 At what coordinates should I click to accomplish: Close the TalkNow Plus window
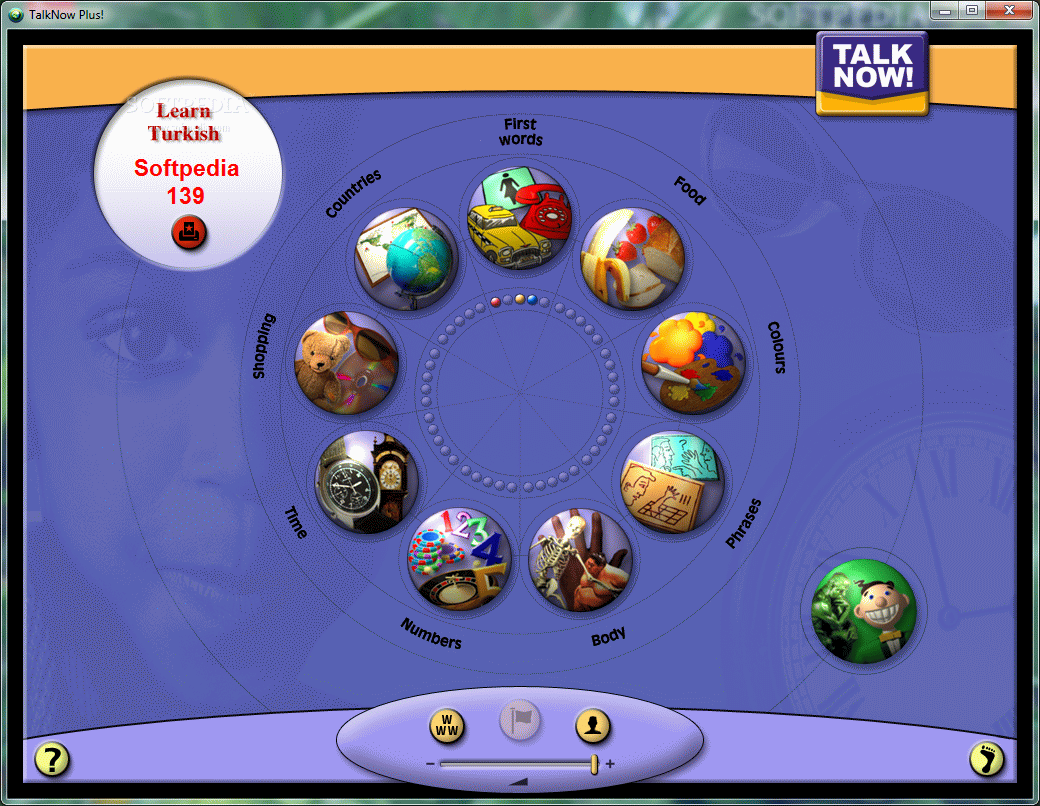point(1008,10)
